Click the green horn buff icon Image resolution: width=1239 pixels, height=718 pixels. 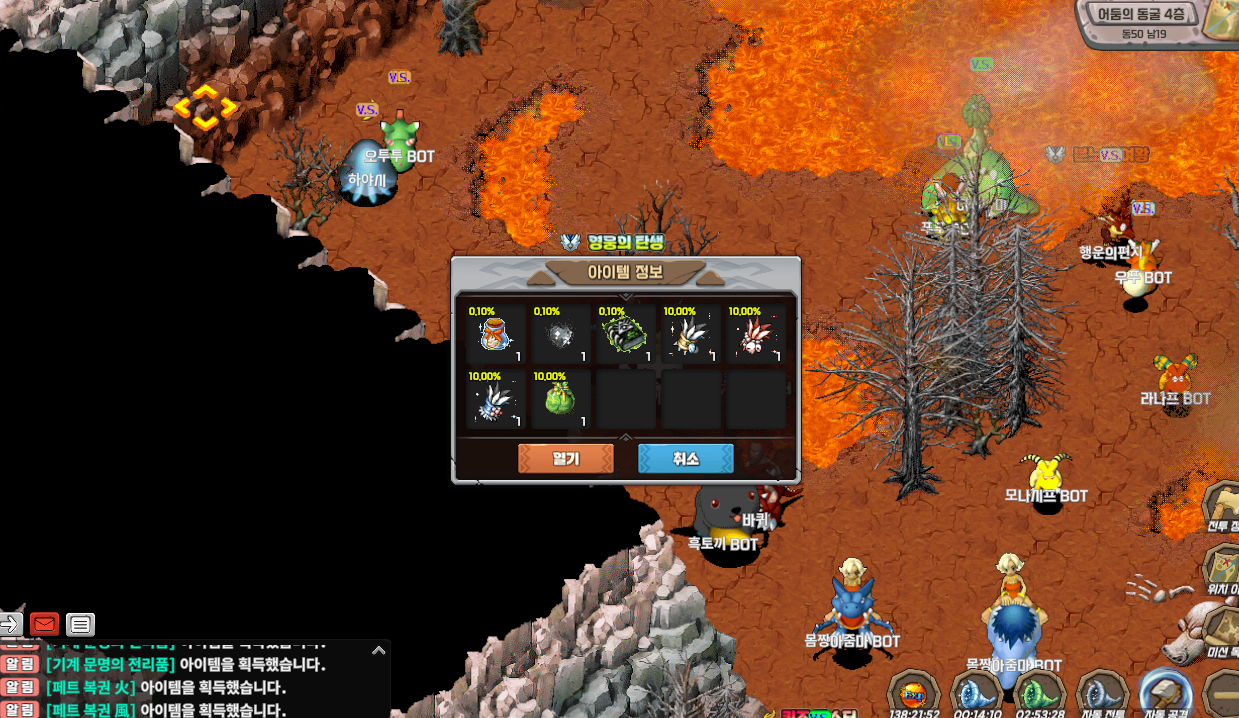click(x=1039, y=693)
